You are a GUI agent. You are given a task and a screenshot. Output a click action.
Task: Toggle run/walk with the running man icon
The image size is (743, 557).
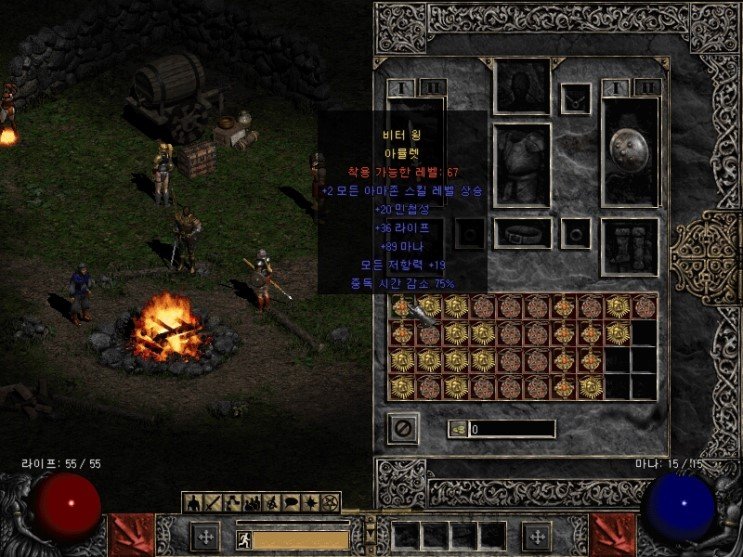click(243, 541)
